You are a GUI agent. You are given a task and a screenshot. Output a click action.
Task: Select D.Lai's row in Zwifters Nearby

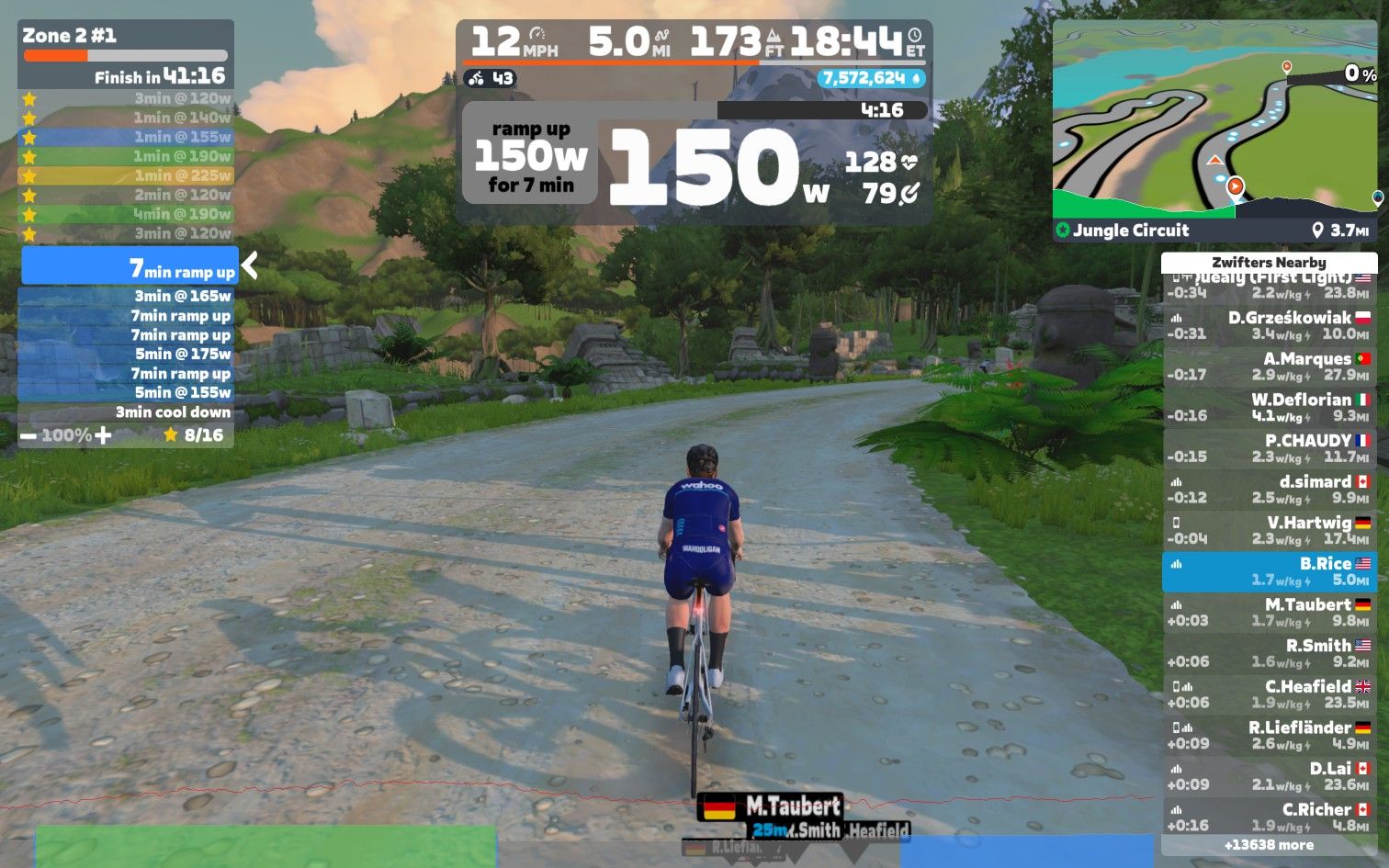[x=1269, y=776]
